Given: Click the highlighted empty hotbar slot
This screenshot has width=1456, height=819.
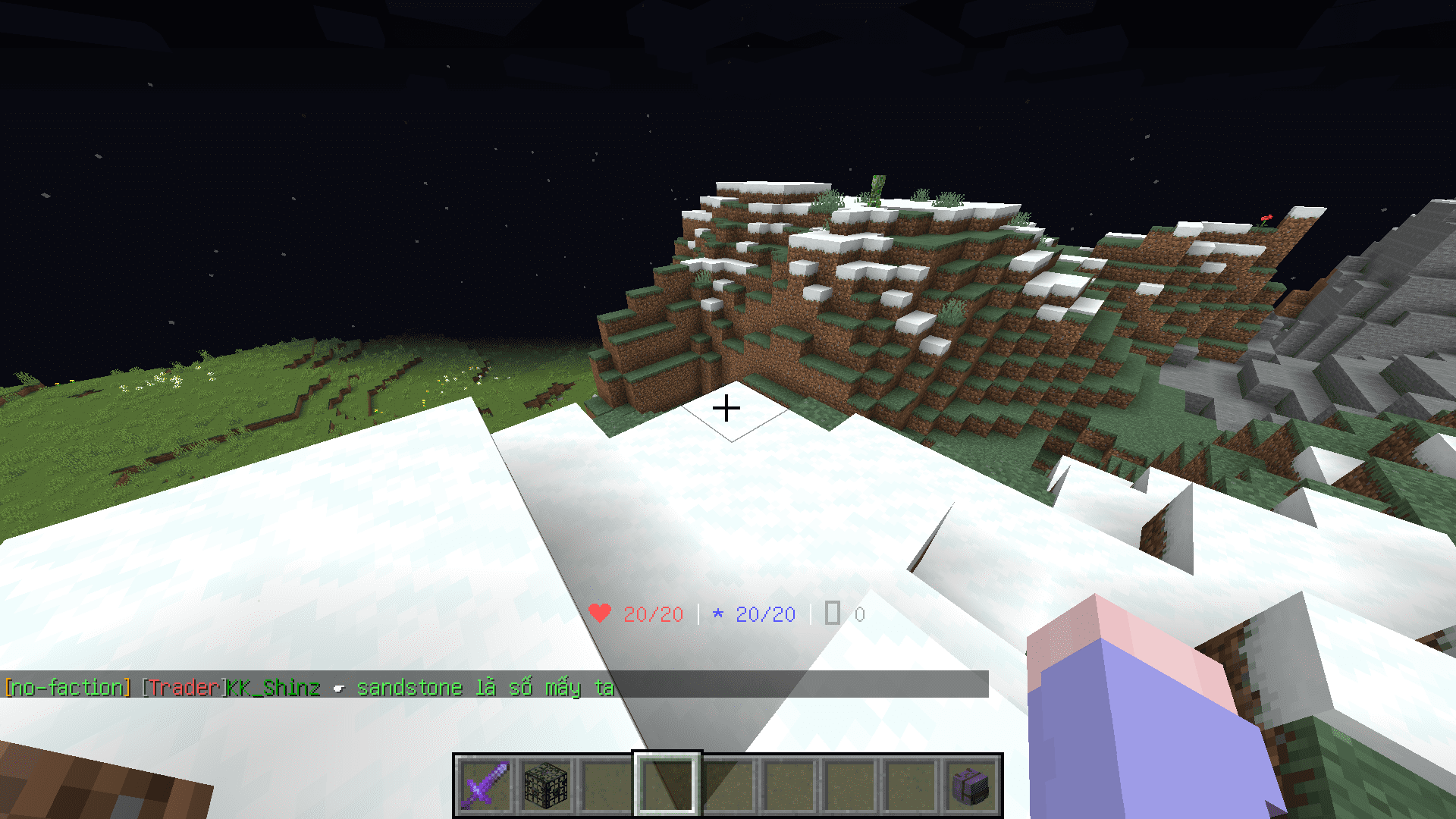Looking at the screenshot, I should coord(667,784).
